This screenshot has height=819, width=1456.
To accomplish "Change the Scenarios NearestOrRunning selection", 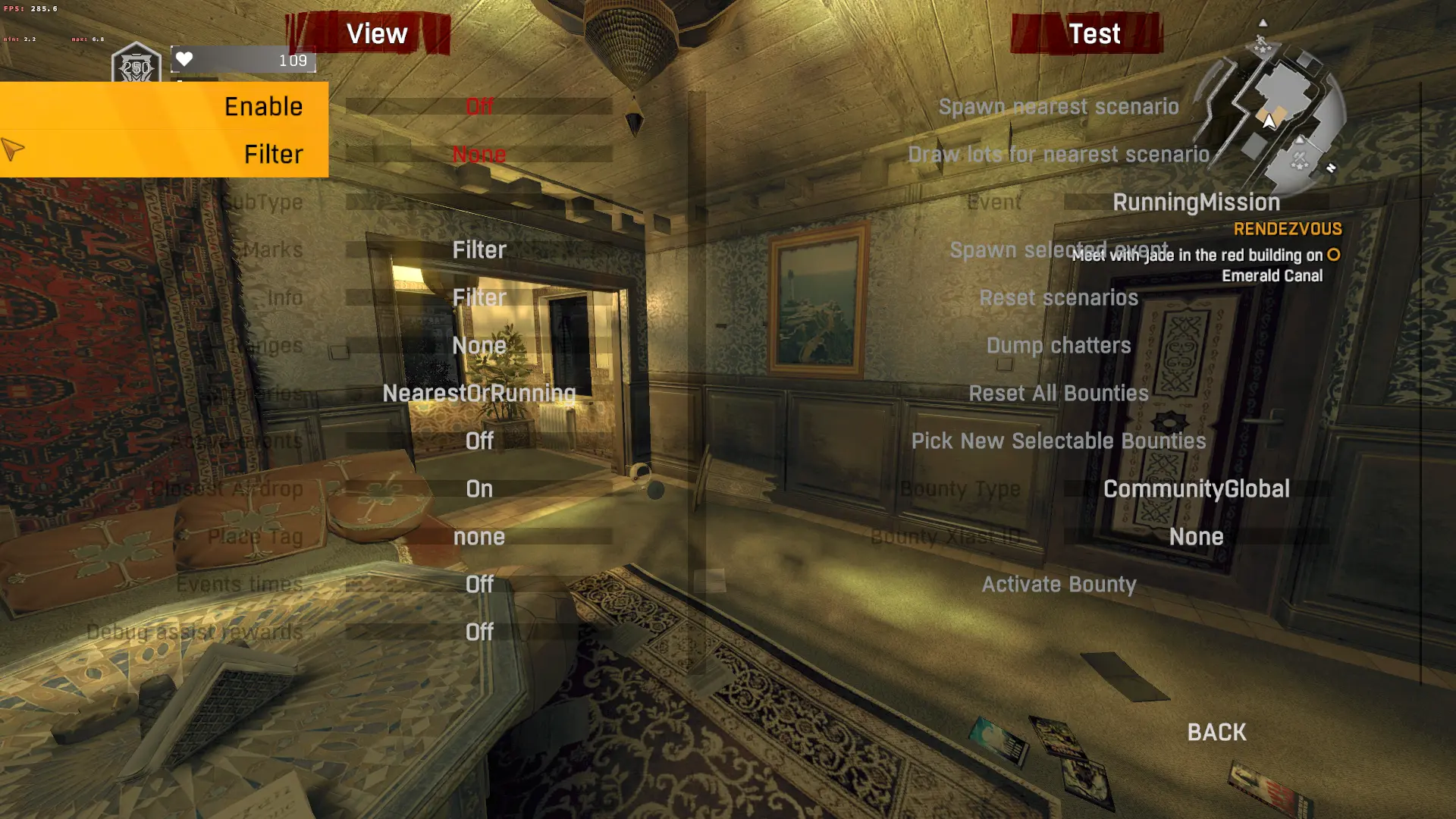I will [x=479, y=393].
